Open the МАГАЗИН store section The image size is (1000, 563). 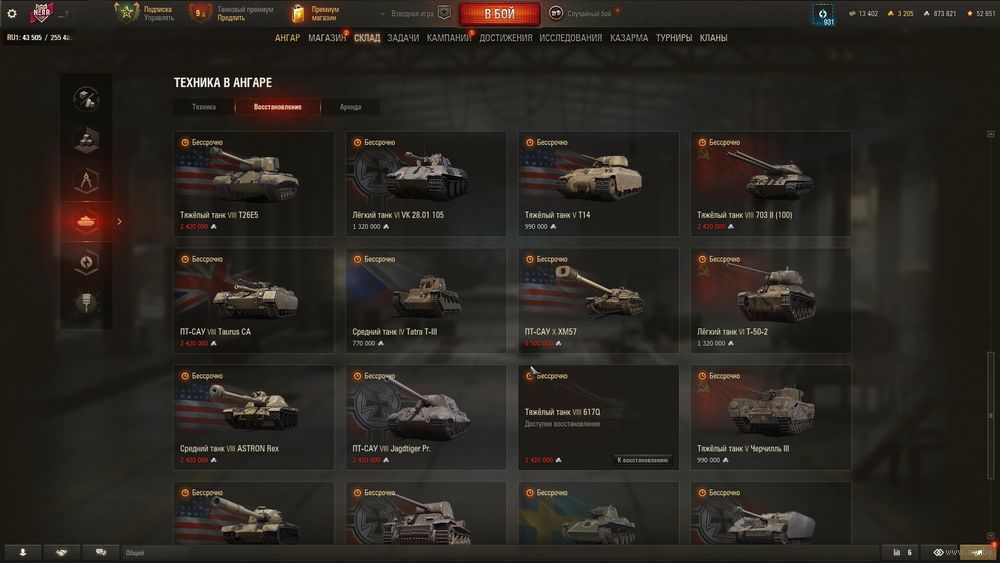(x=327, y=38)
